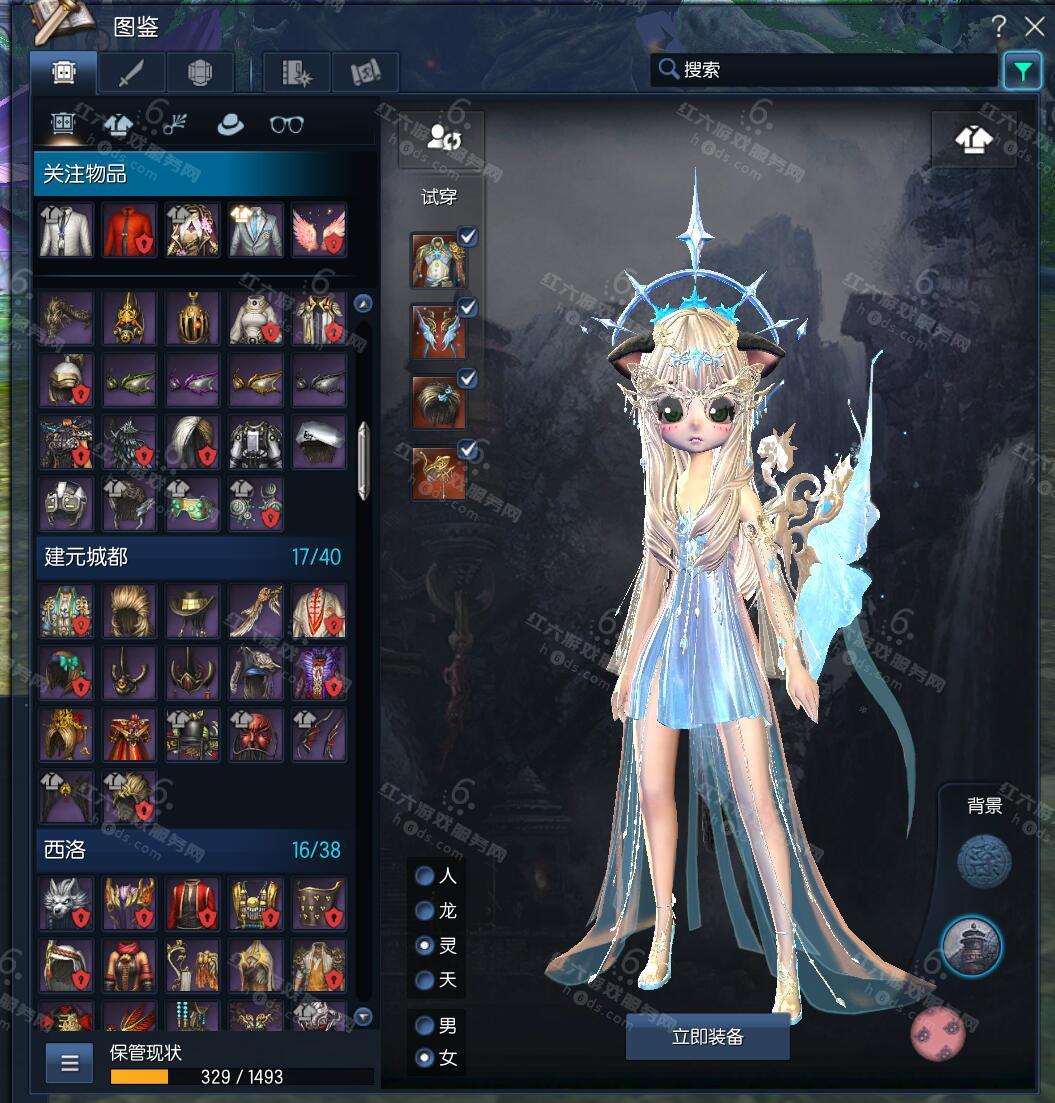Close the 图鉴 window
The height and width of the screenshot is (1103, 1055).
(1033, 26)
